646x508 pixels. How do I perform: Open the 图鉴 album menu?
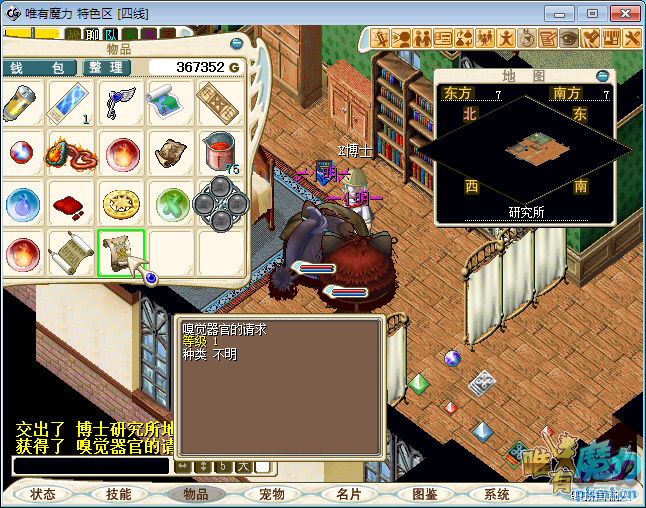pos(424,494)
